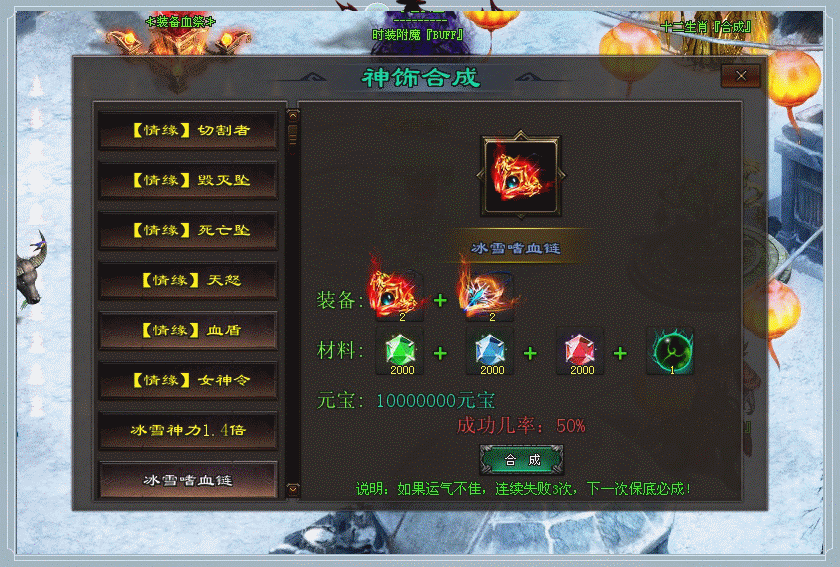Viewport: 840px width, 567px height.
Task: Select 冰雪神力1.4倍 in the list
Action: pyautogui.click(x=188, y=430)
